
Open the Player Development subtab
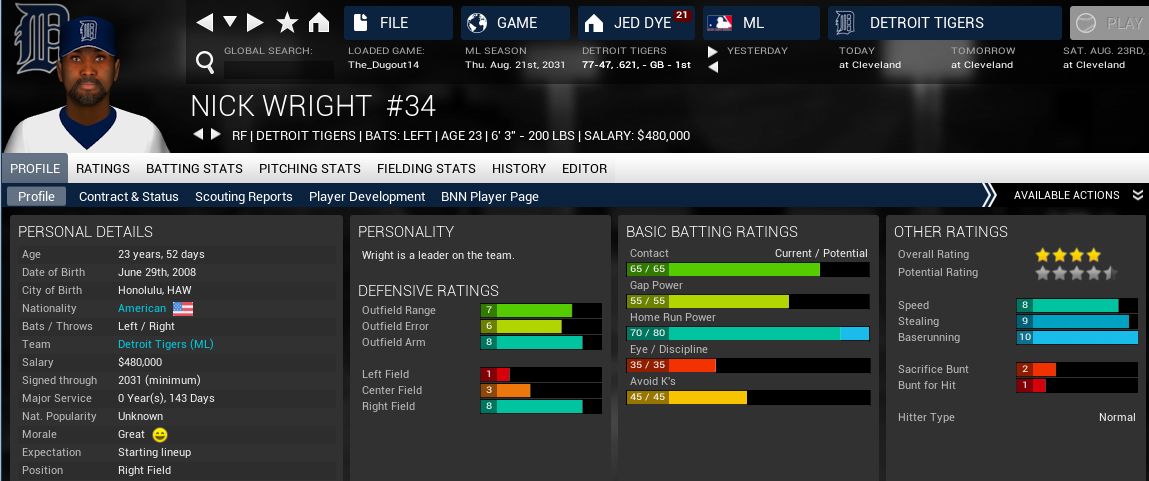tap(367, 197)
